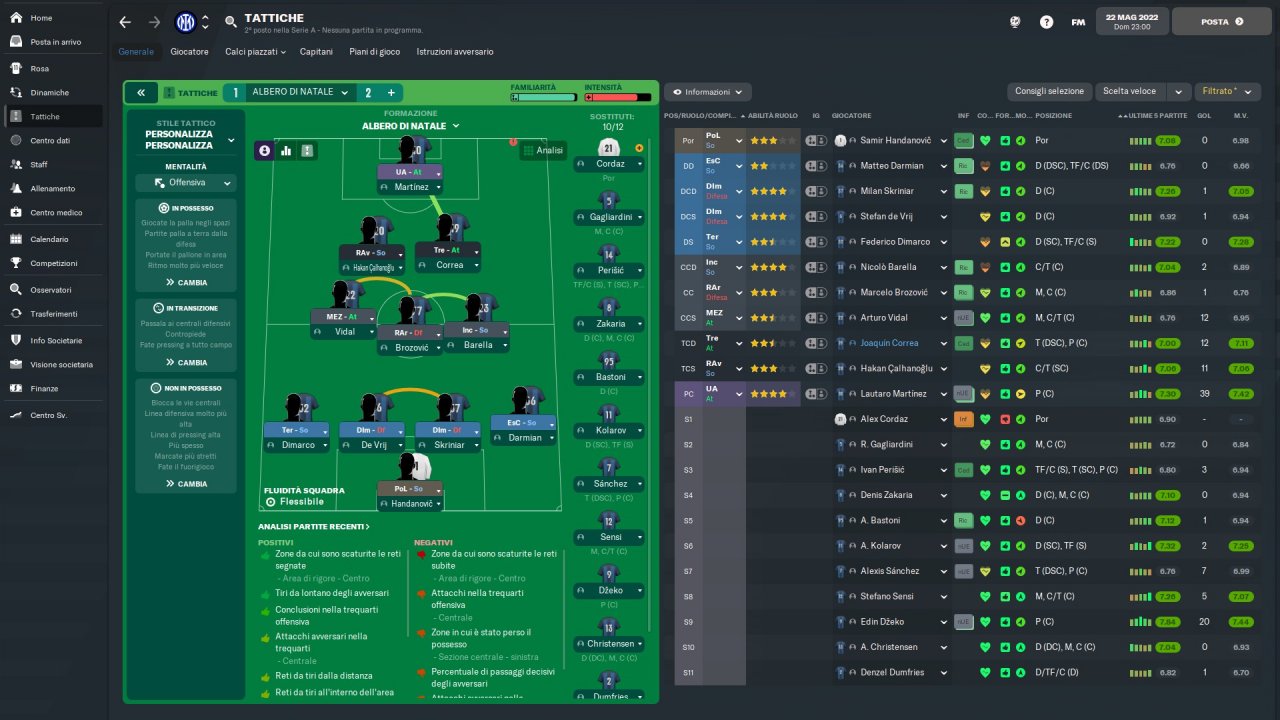
Task: Select Samir Handanović in the player list
Action: [x=896, y=141]
